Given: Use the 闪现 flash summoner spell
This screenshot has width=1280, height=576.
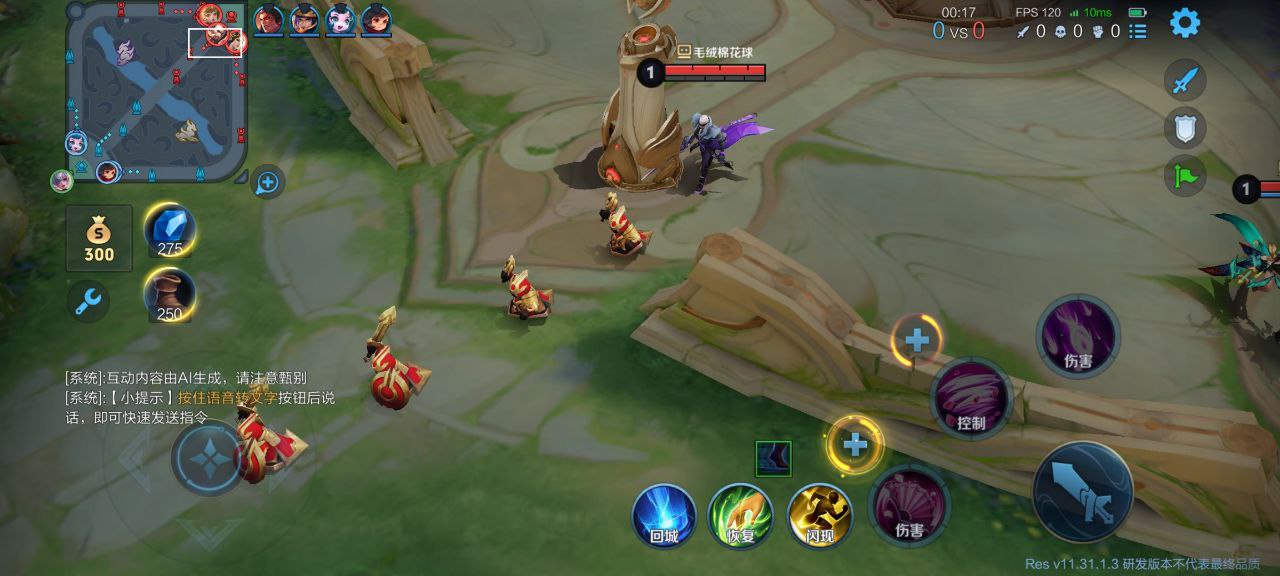Looking at the screenshot, I should [820, 515].
